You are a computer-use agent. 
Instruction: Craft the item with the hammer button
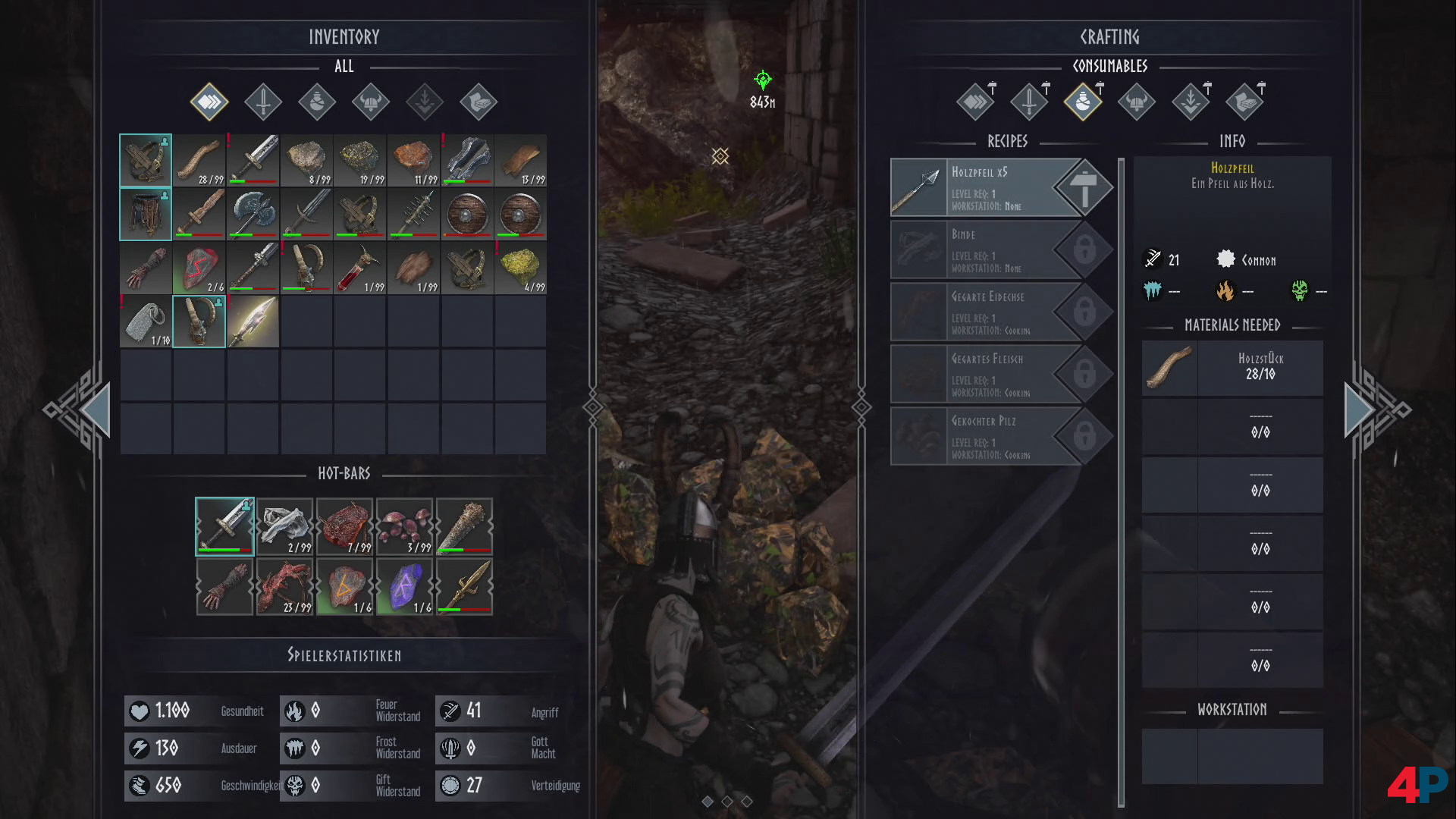click(1084, 187)
